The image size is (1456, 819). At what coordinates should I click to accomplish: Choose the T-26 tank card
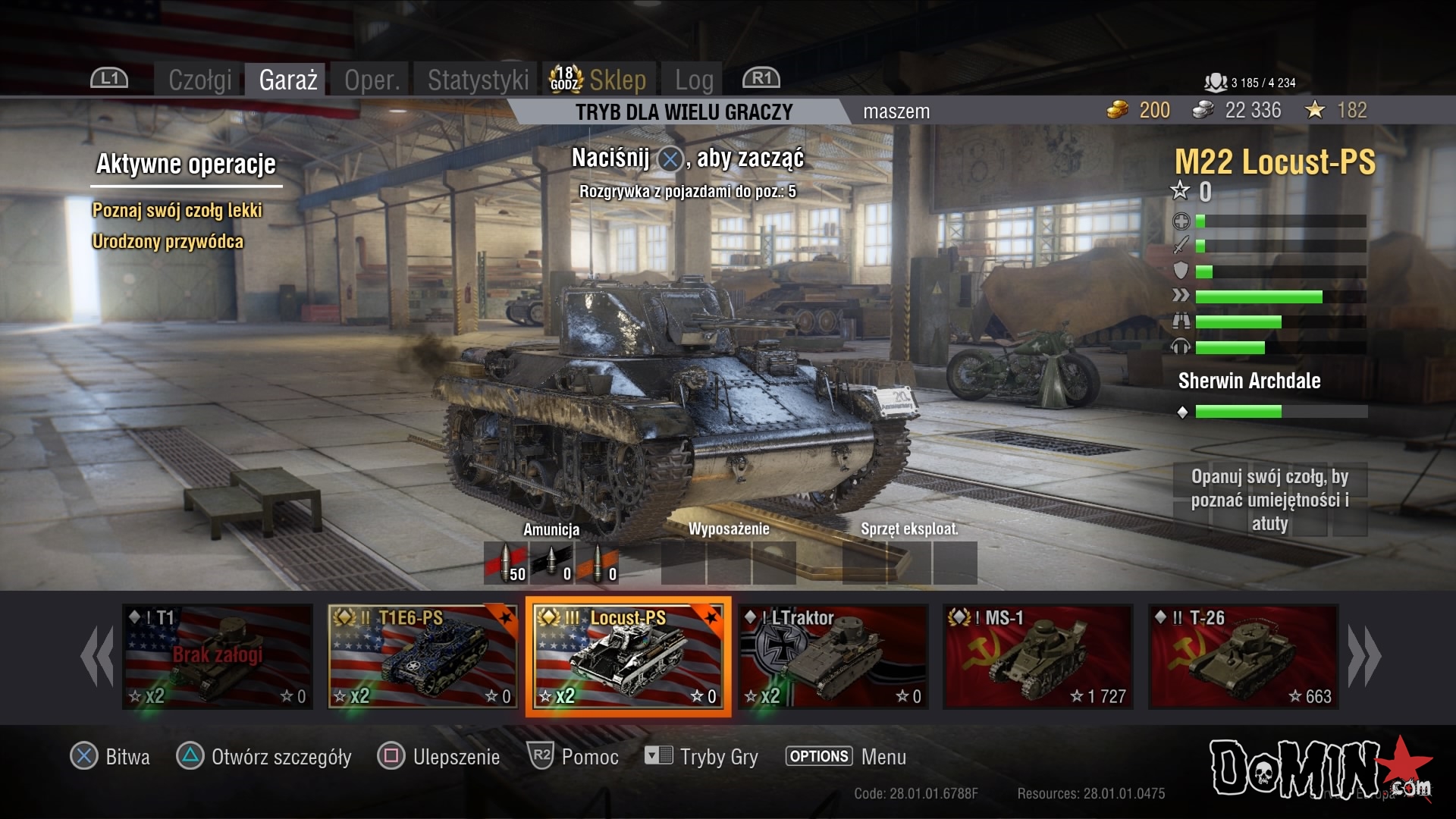click(x=1244, y=657)
